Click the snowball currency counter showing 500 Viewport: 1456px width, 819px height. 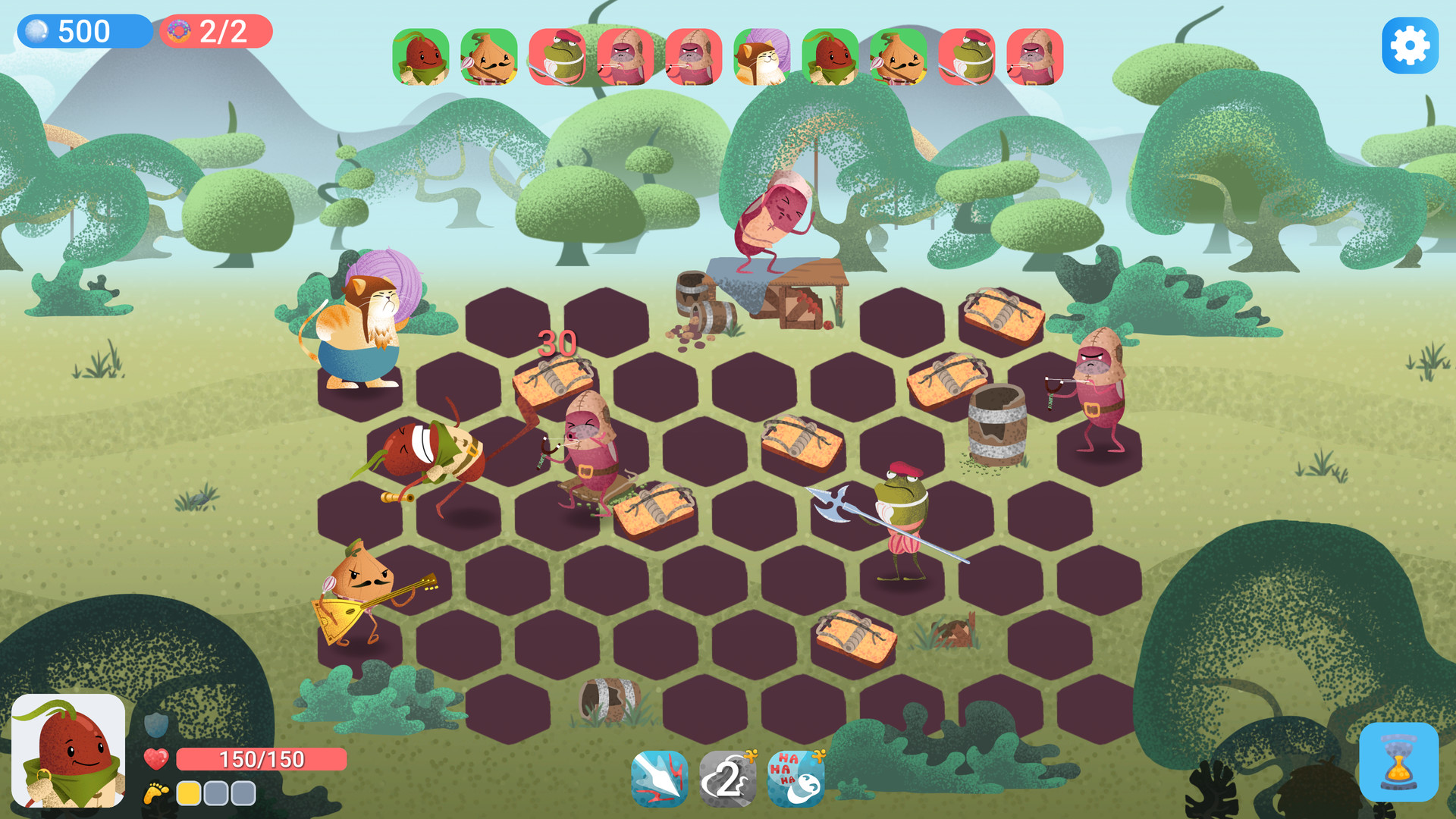pyautogui.click(x=83, y=32)
